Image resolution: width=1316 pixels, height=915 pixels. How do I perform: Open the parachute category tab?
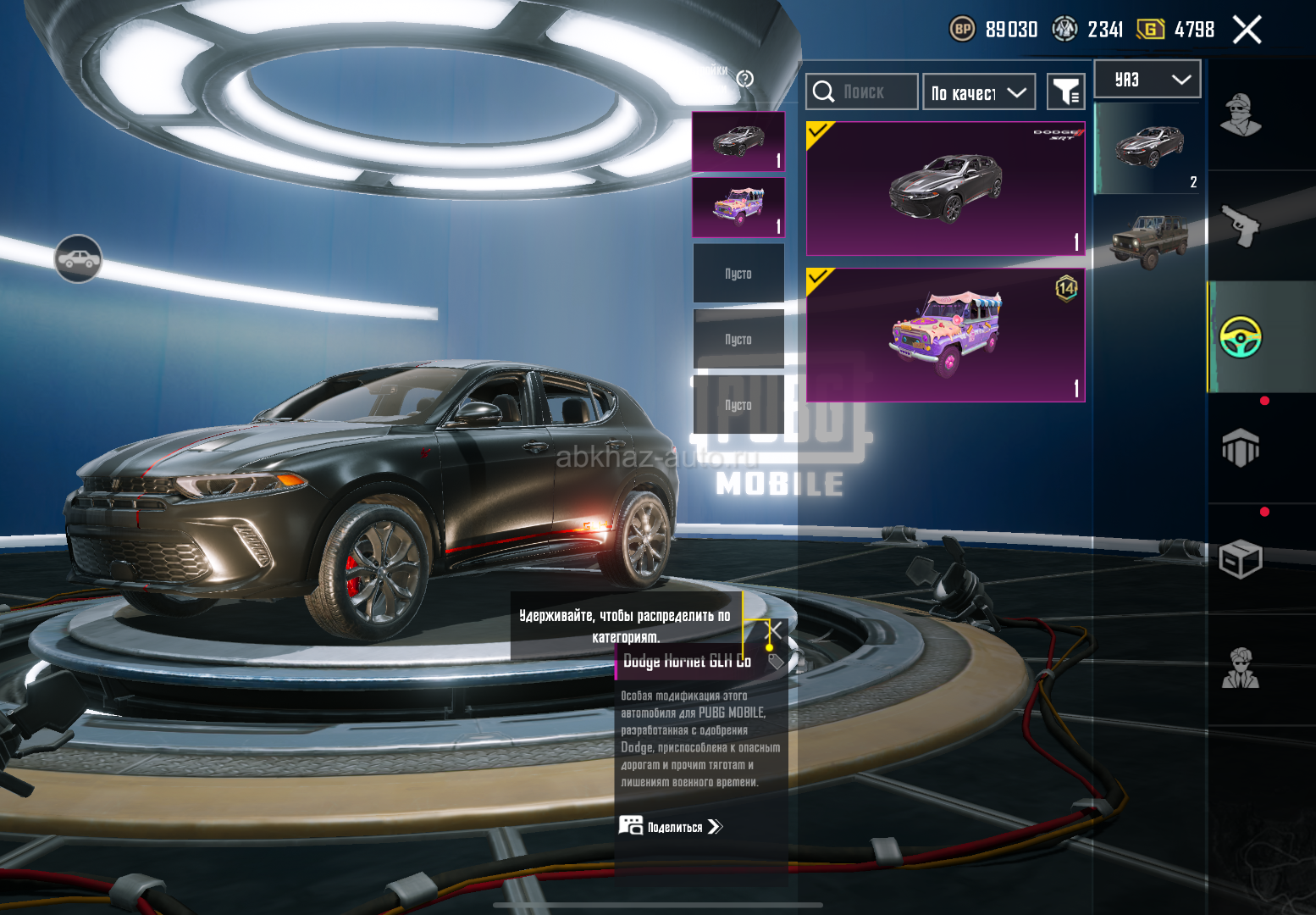pos(1241,447)
